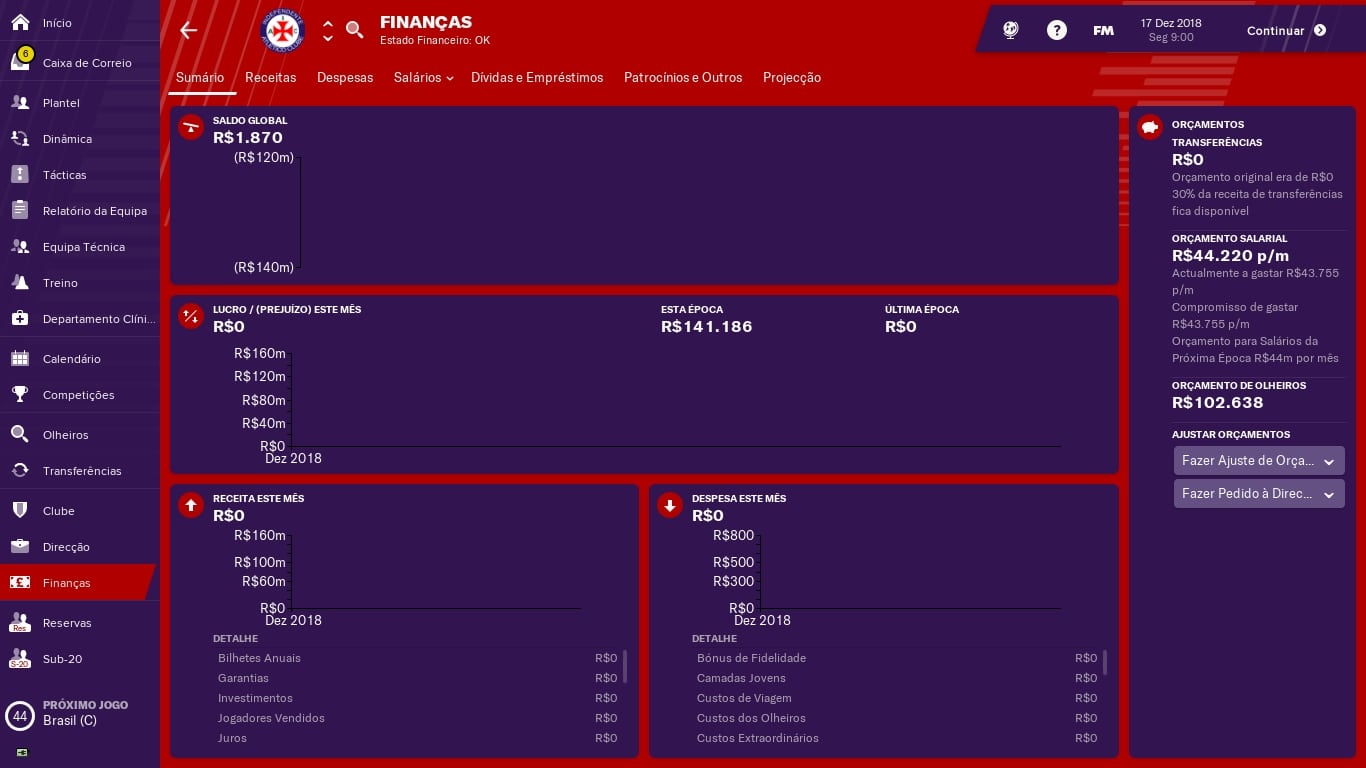1366x768 pixels.
Task: Open the Tácticas sidebar icon
Action: 20,175
